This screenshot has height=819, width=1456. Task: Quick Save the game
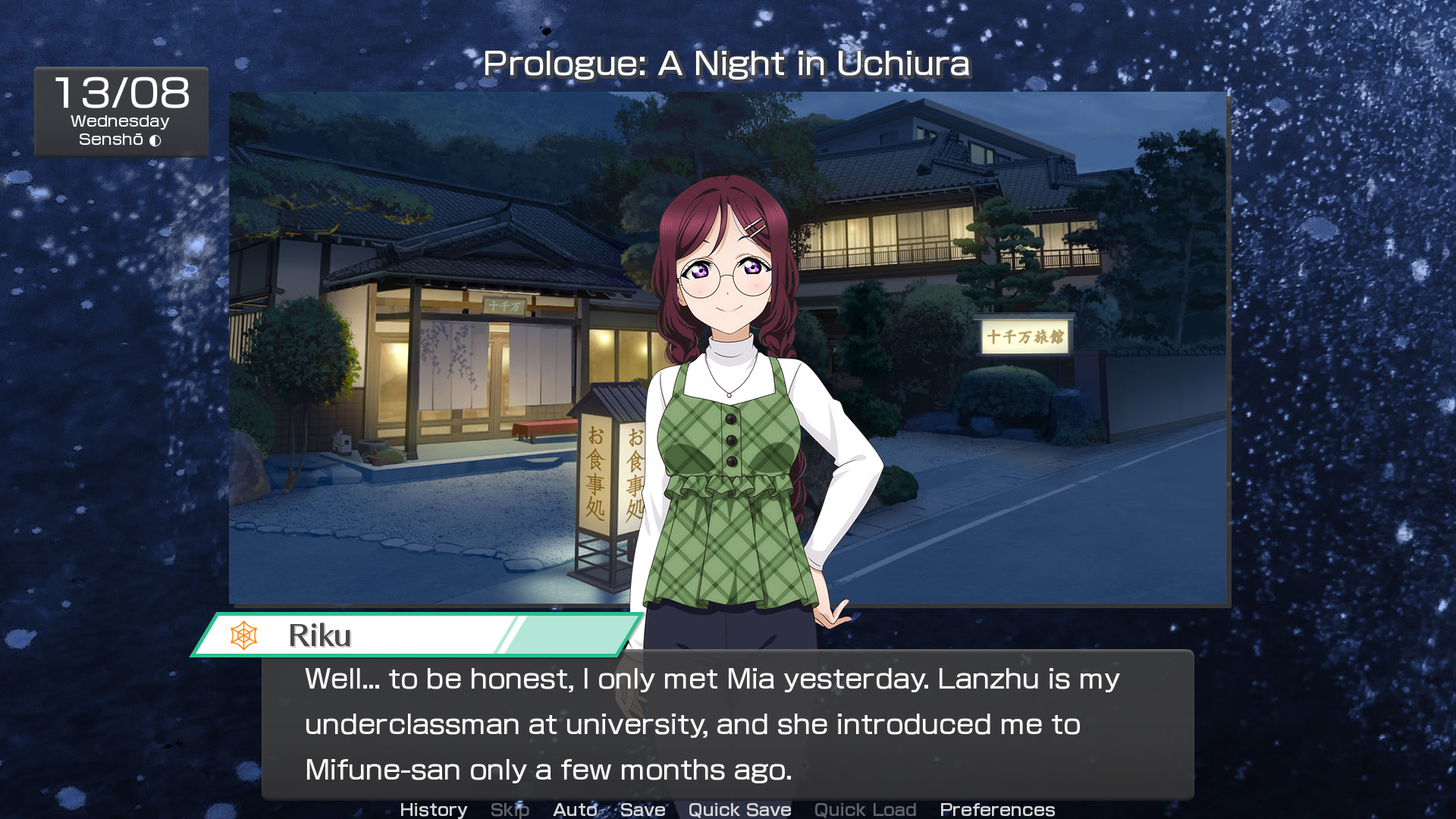(739, 809)
